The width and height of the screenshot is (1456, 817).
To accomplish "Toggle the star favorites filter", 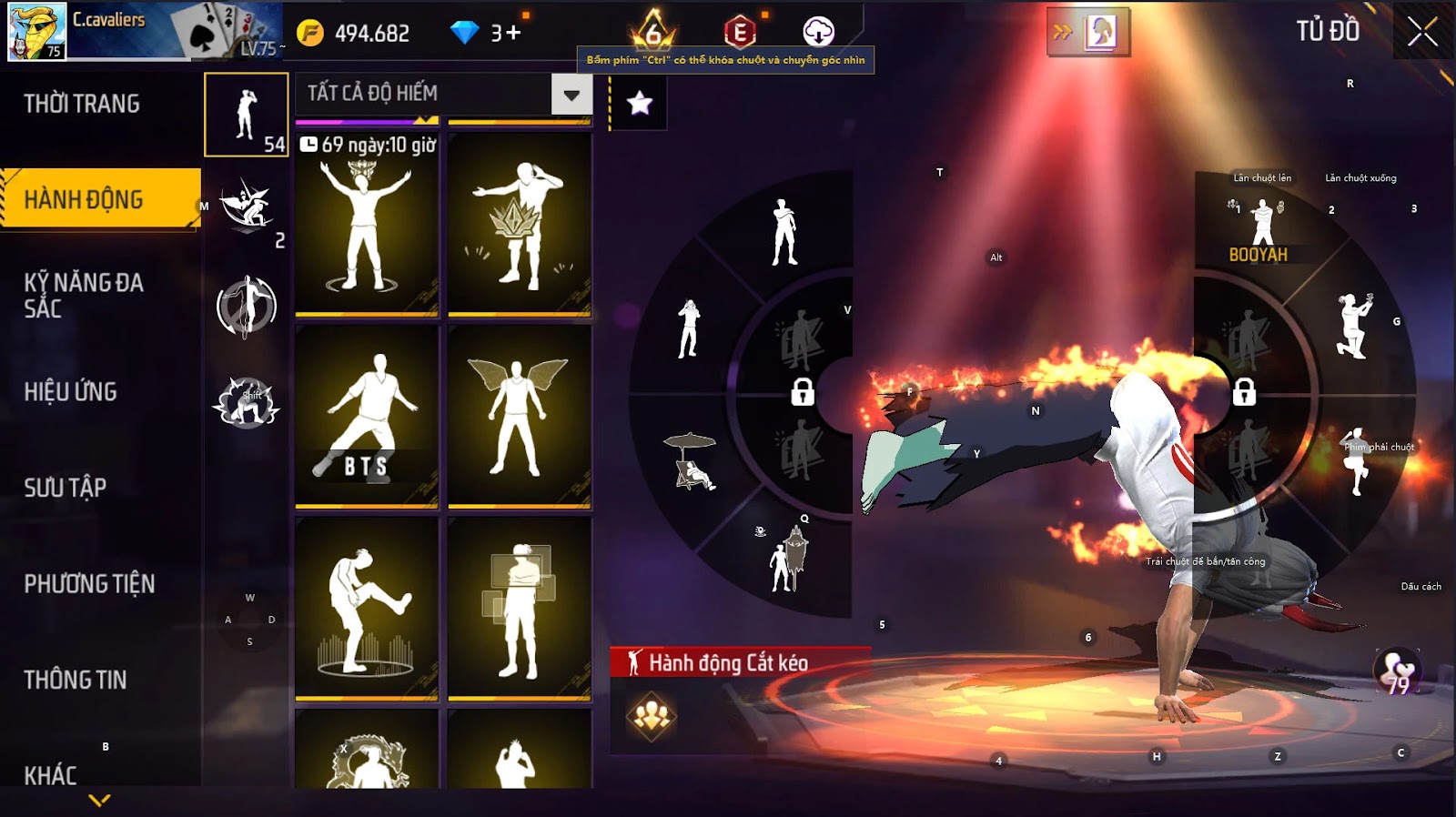I will click(x=640, y=103).
